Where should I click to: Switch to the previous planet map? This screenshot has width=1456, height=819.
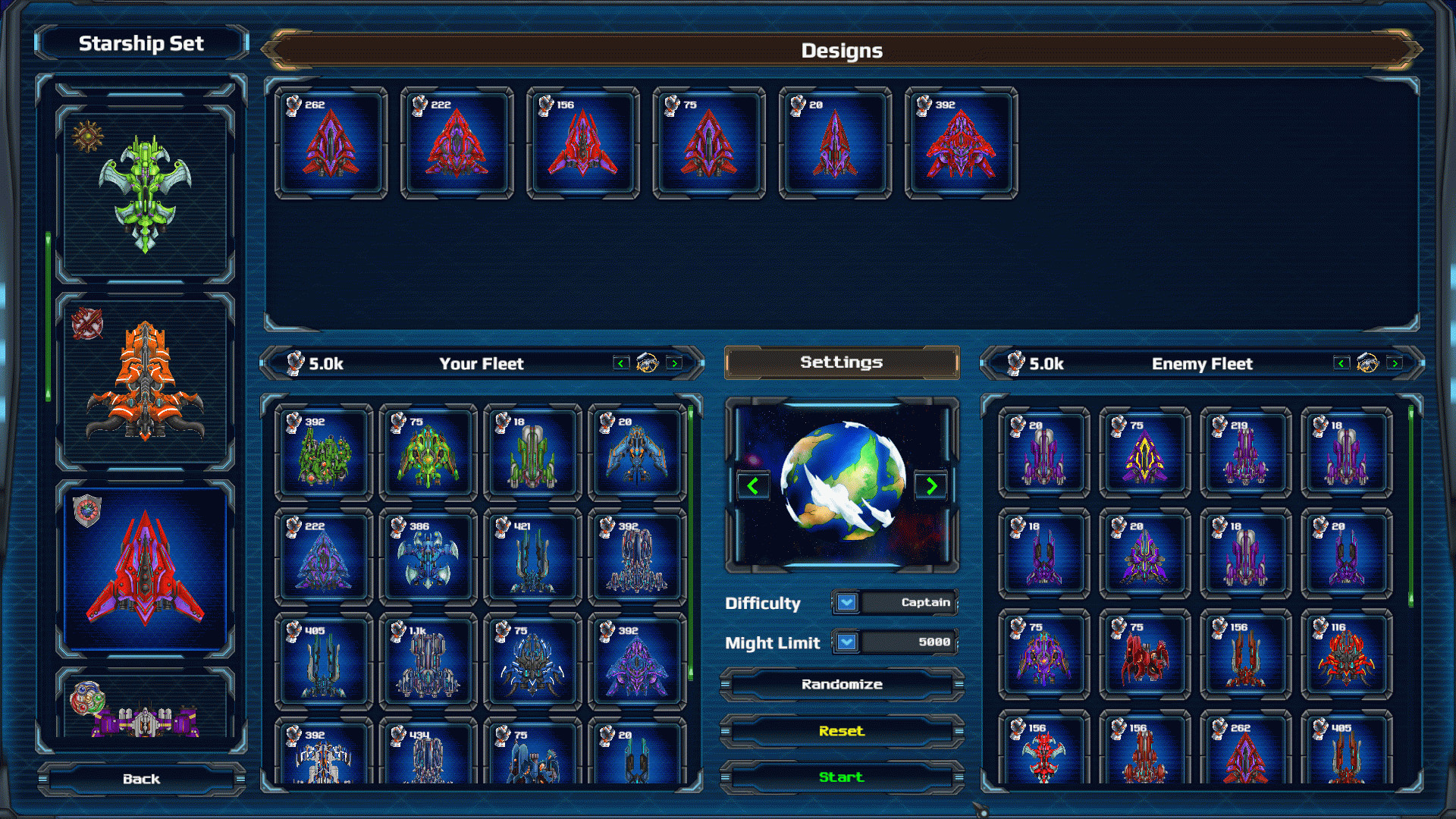coord(752,486)
